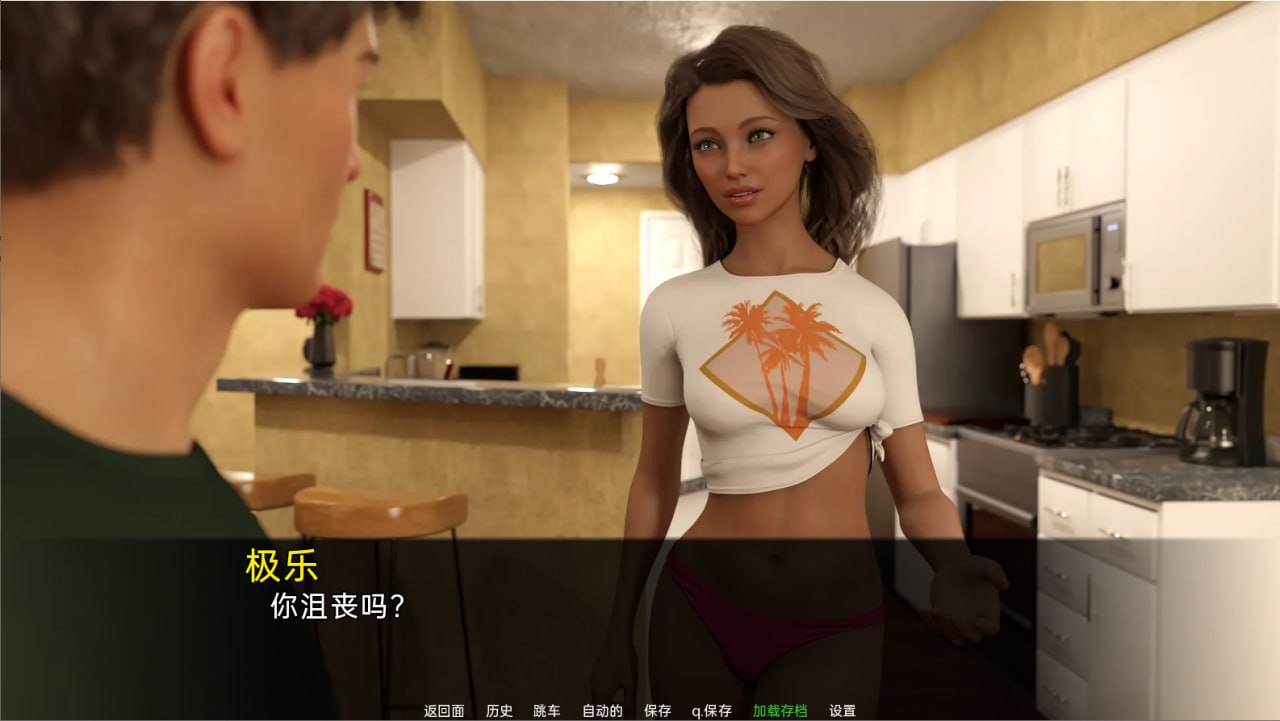Toggle 自动的 (Auto) text advance

click(602, 711)
